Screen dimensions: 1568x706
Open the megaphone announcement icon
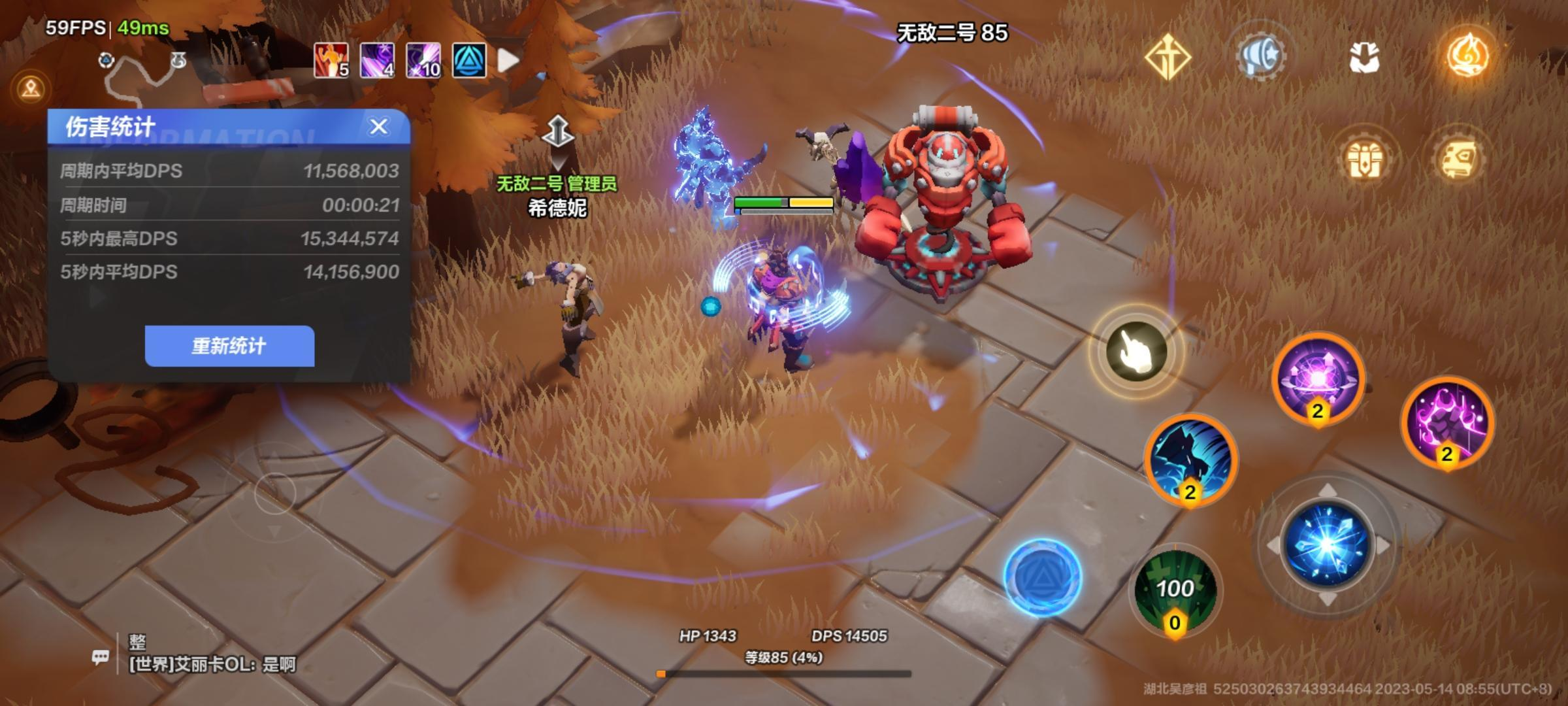pyautogui.click(x=1262, y=56)
